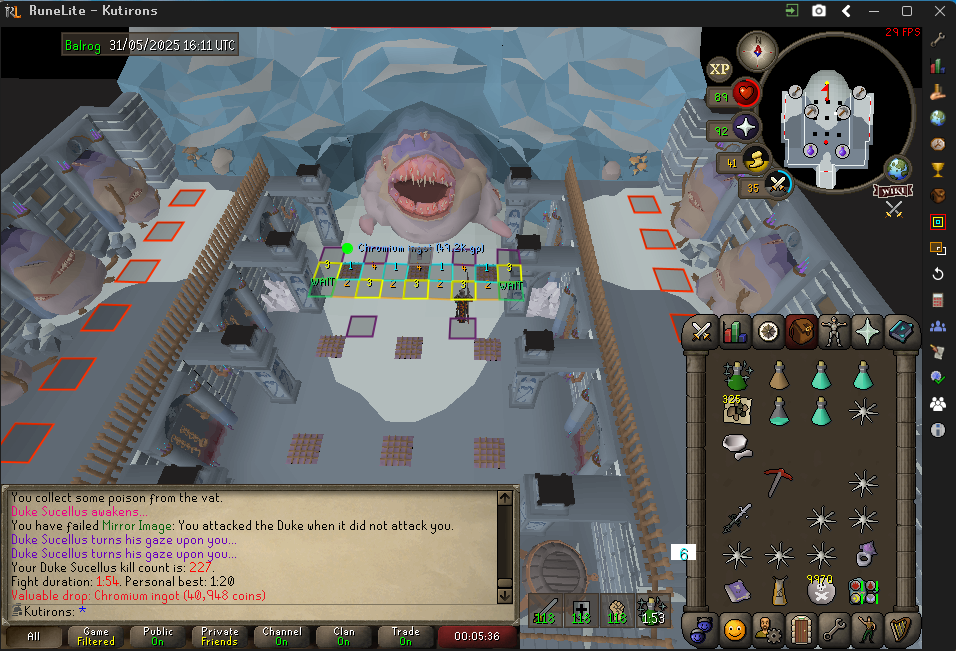Click the compass to face north
Screen dimensions: 956x651
tap(757, 50)
